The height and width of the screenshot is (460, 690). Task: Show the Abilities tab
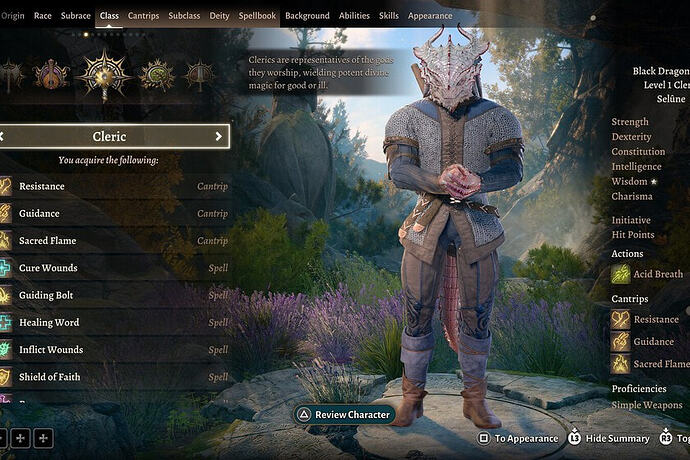click(354, 16)
